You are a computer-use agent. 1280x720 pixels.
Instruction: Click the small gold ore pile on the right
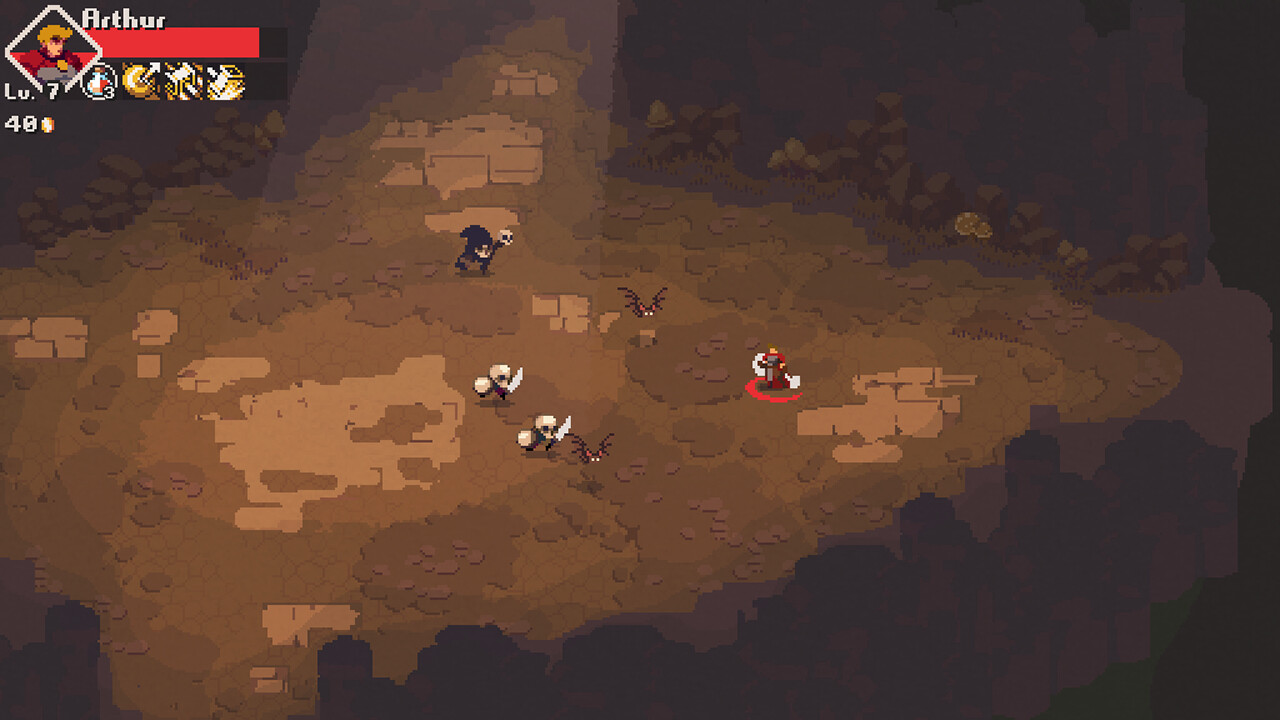tap(973, 224)
